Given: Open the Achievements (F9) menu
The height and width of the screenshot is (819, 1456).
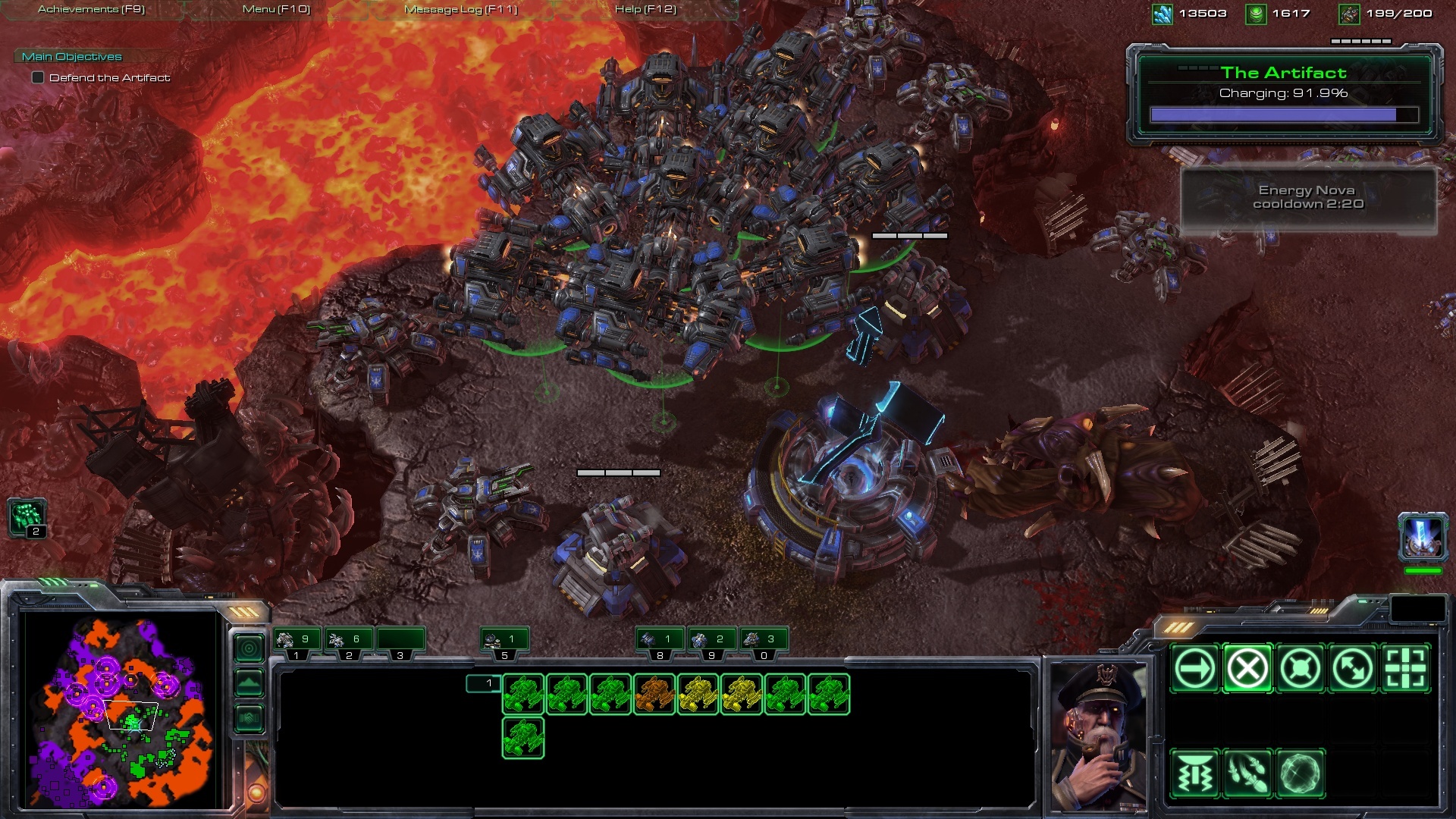Looking at the screenshot, I should click(91, 9).
